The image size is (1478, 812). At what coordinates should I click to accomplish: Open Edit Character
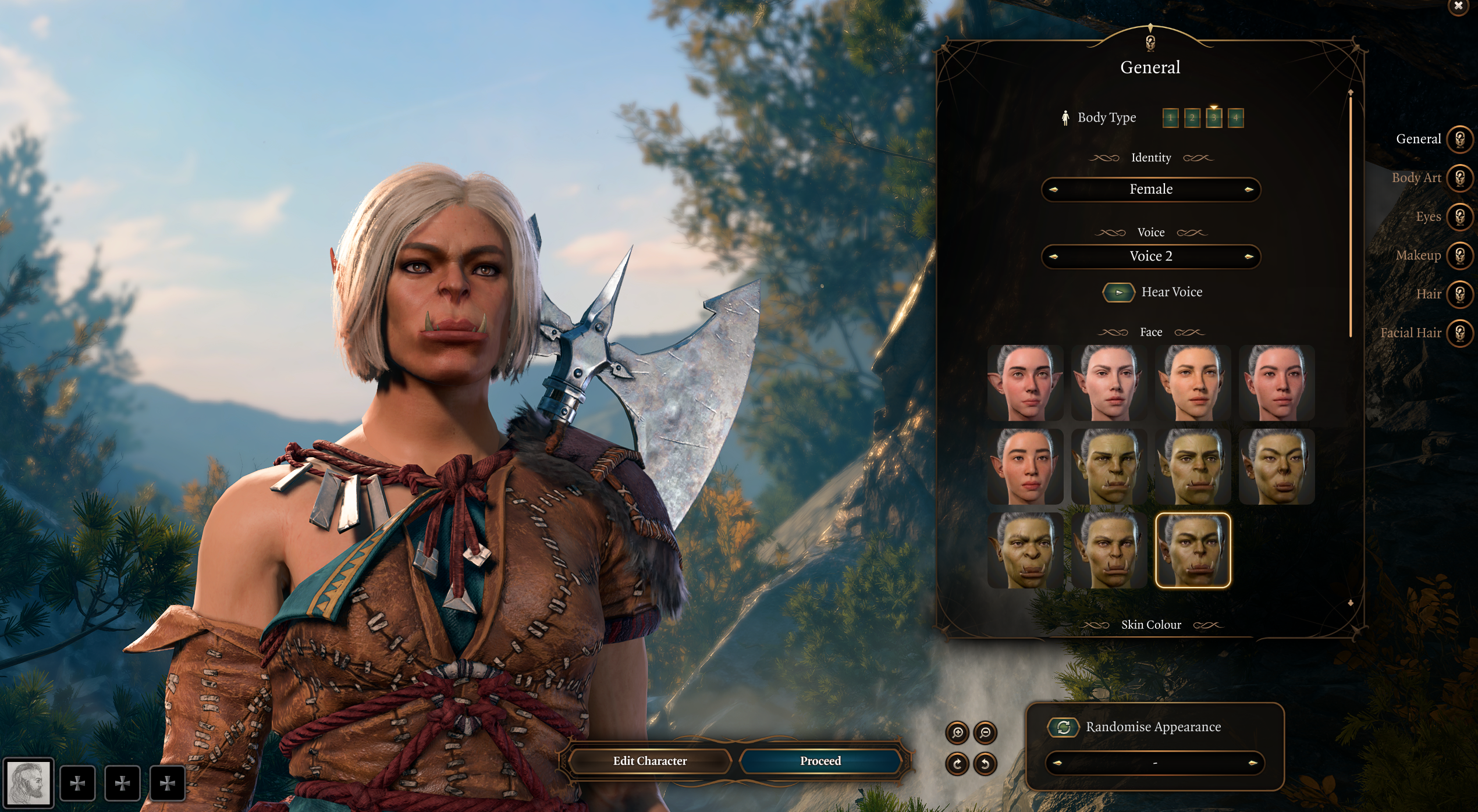pyautogui.click(x=649, y=761)
